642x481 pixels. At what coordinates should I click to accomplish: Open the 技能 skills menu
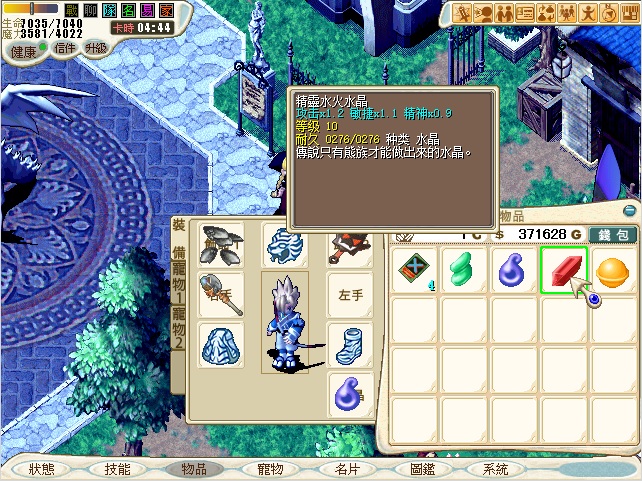[x=117, y=468]
